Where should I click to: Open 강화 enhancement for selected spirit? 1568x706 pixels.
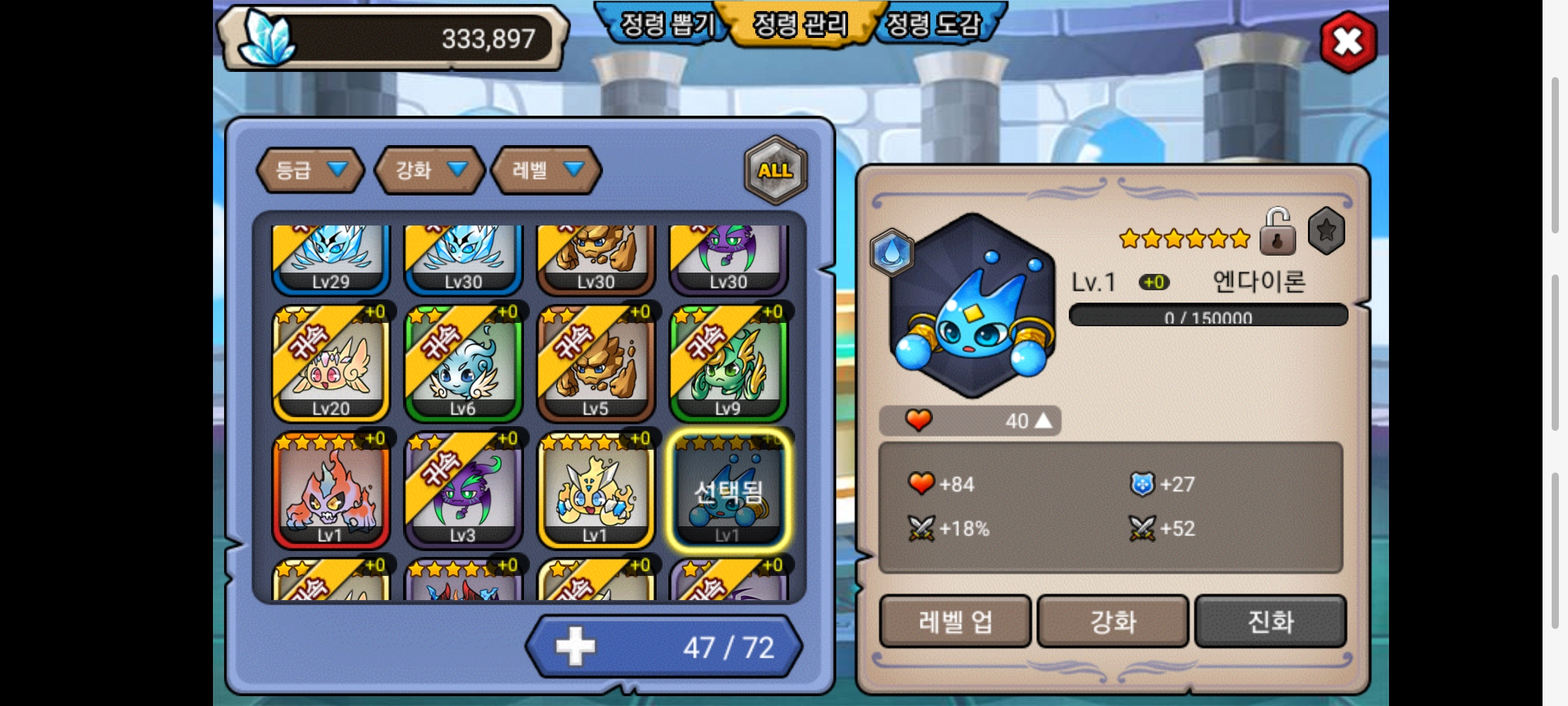[x=1113, y=621]
